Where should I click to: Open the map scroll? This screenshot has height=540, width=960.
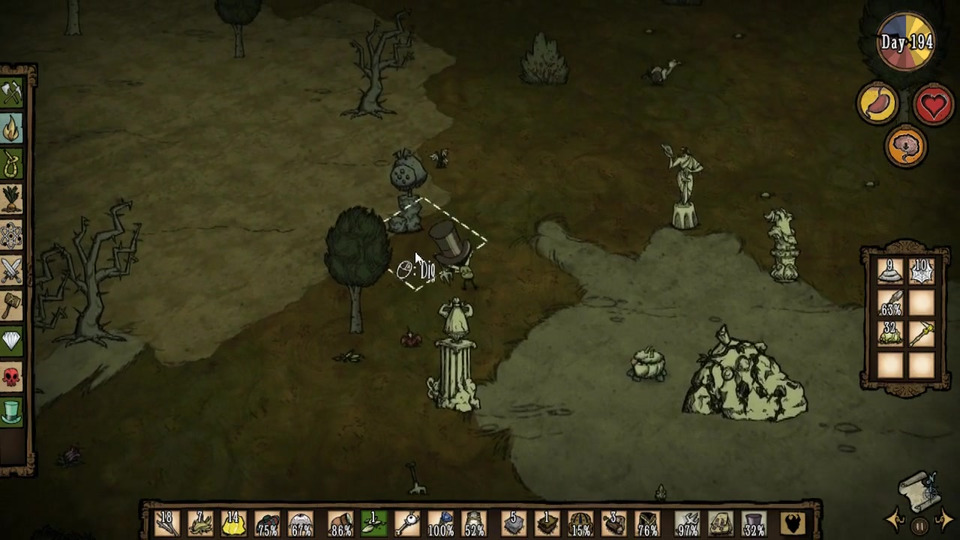tap(918, 490)
